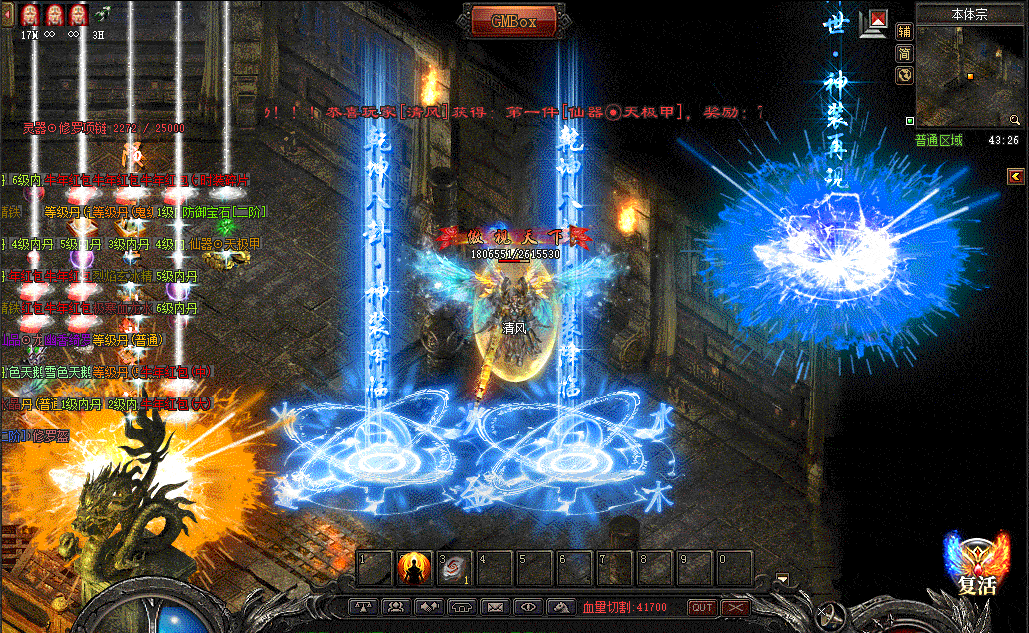1029x633 pixels.
Task: Expand the yellow arrow side panel
Action: click(x=1014, y=176)
